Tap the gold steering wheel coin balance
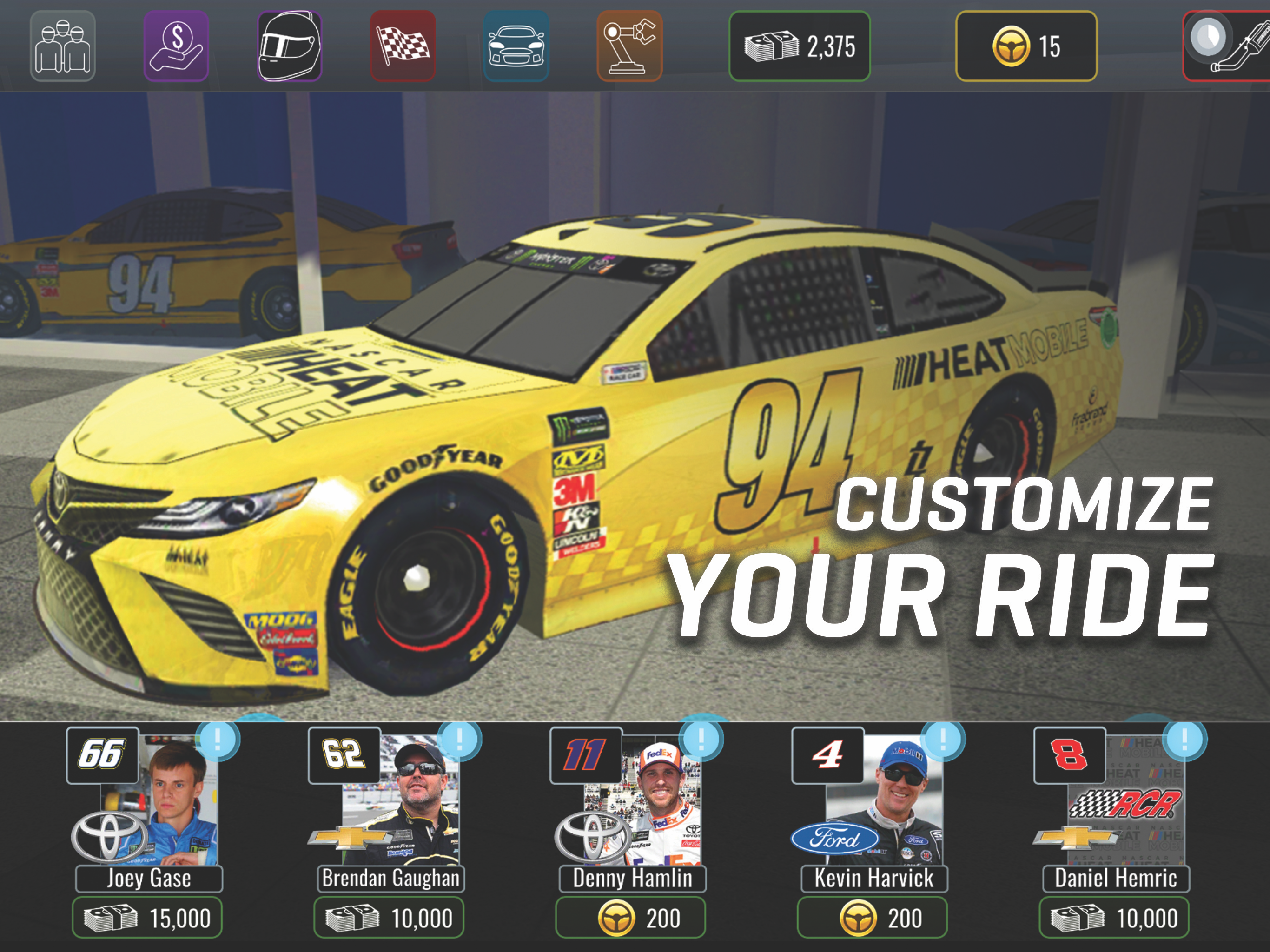1270x952 pixels. tap(1026, 46)
